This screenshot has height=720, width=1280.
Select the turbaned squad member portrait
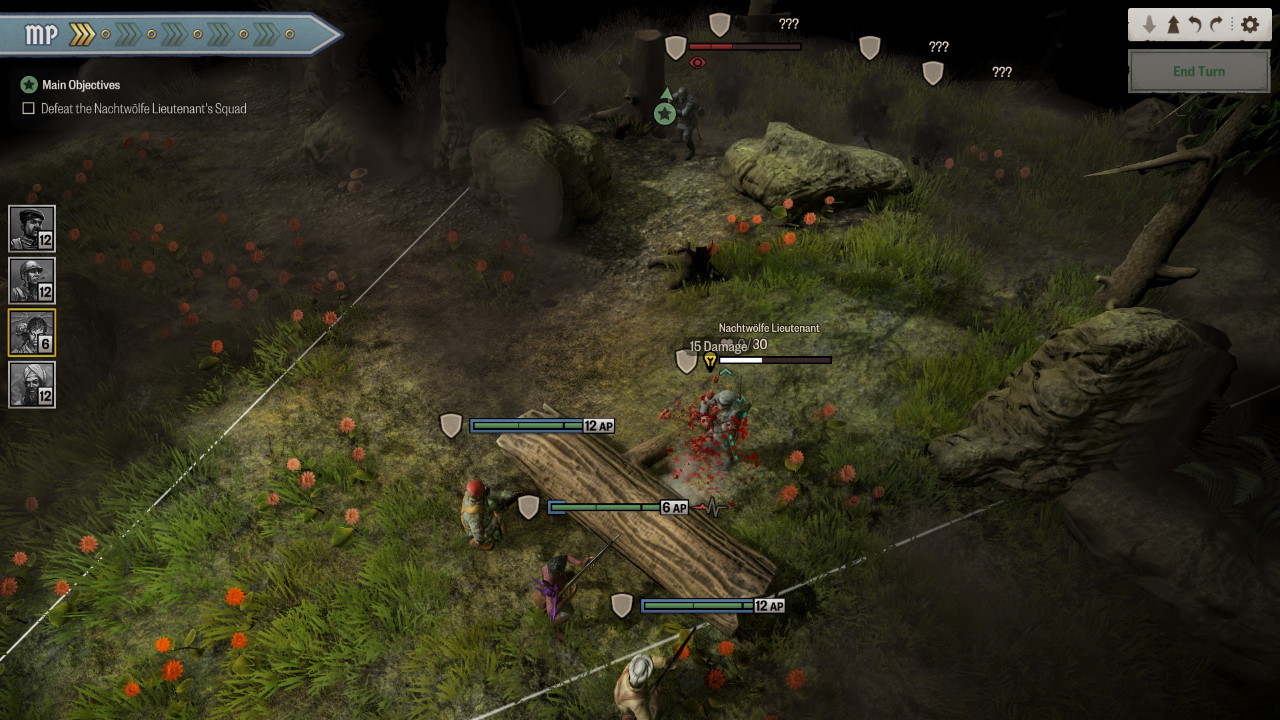(x=31, y=384)
